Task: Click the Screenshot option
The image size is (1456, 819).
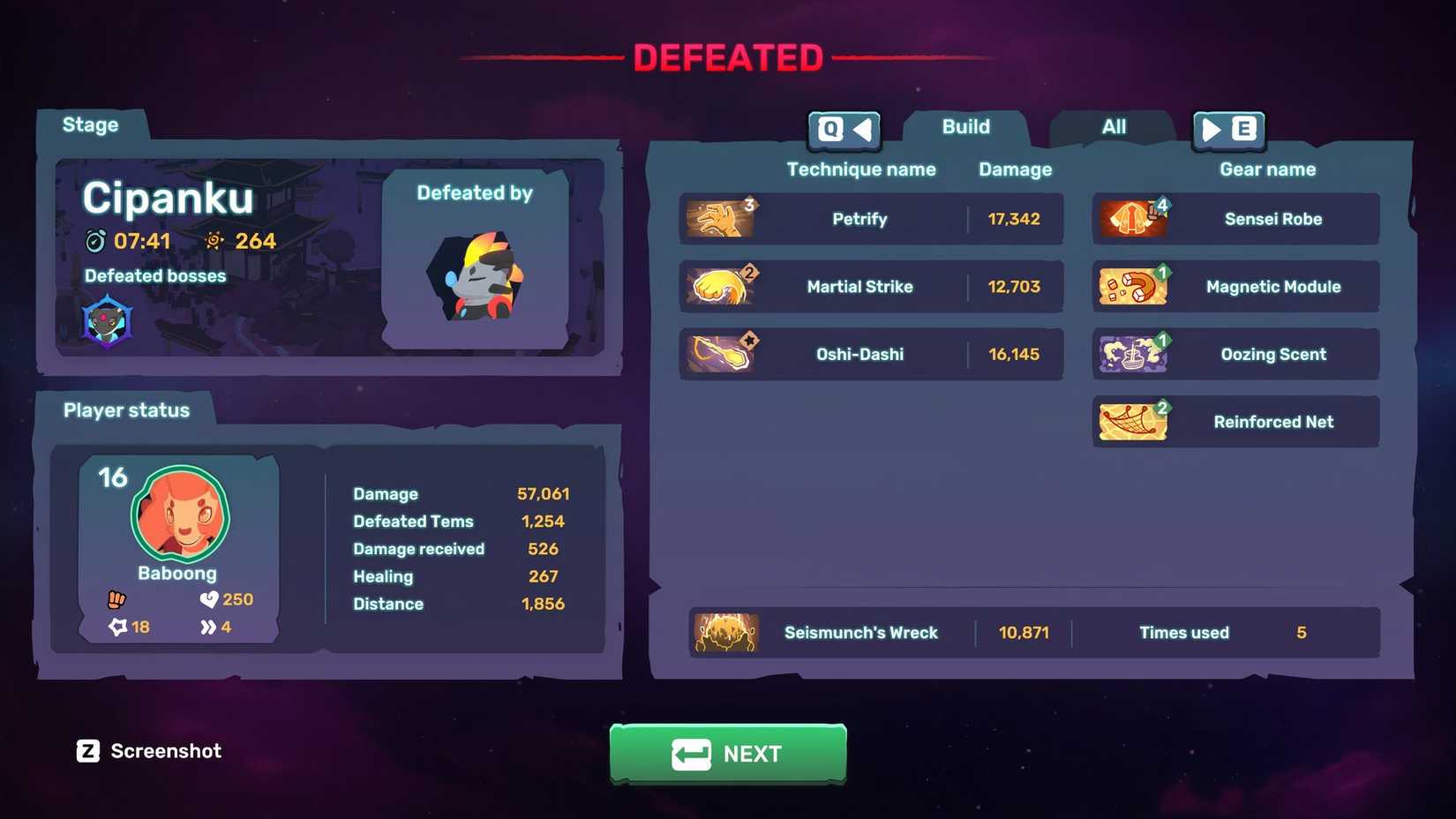Action: (147, 750)
